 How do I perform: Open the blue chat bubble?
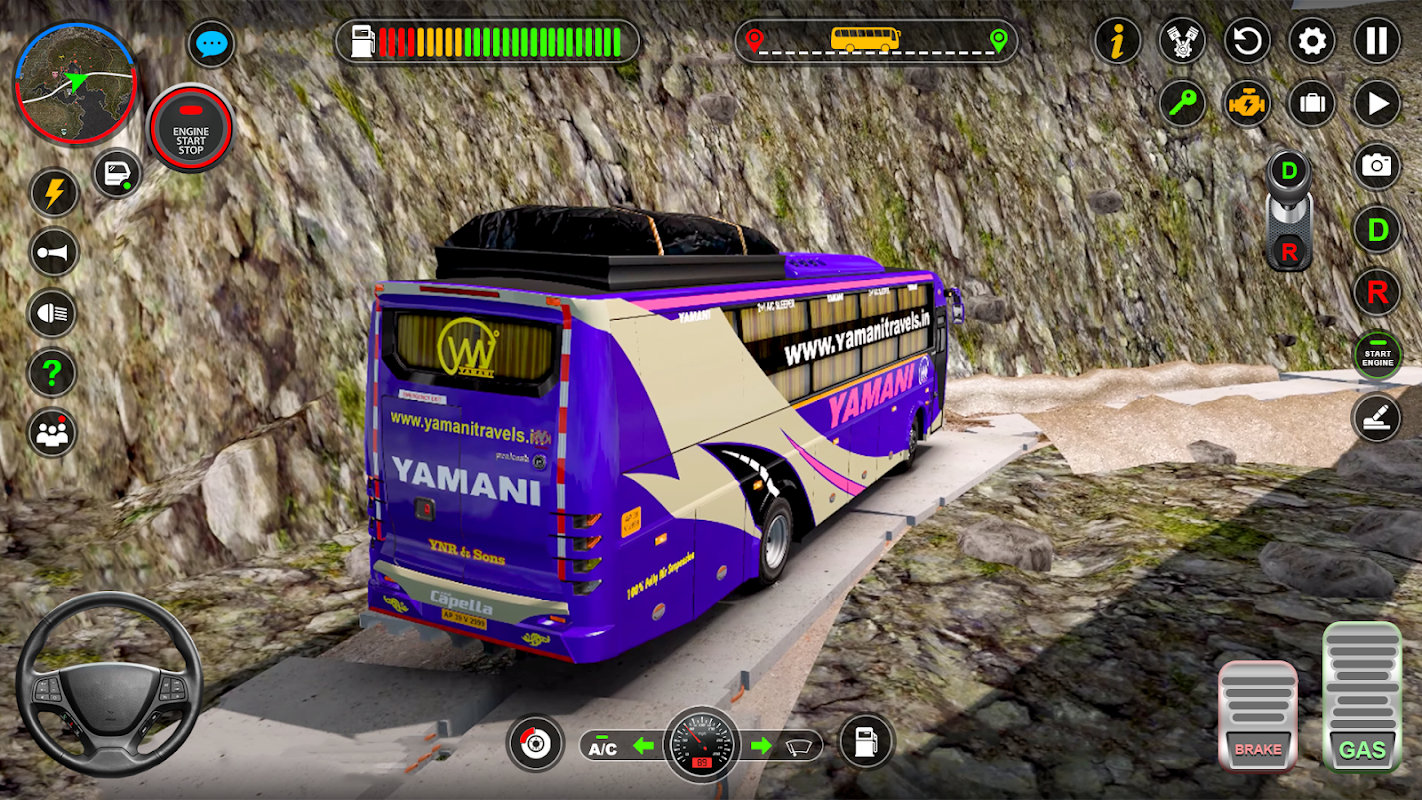[212, 45]
